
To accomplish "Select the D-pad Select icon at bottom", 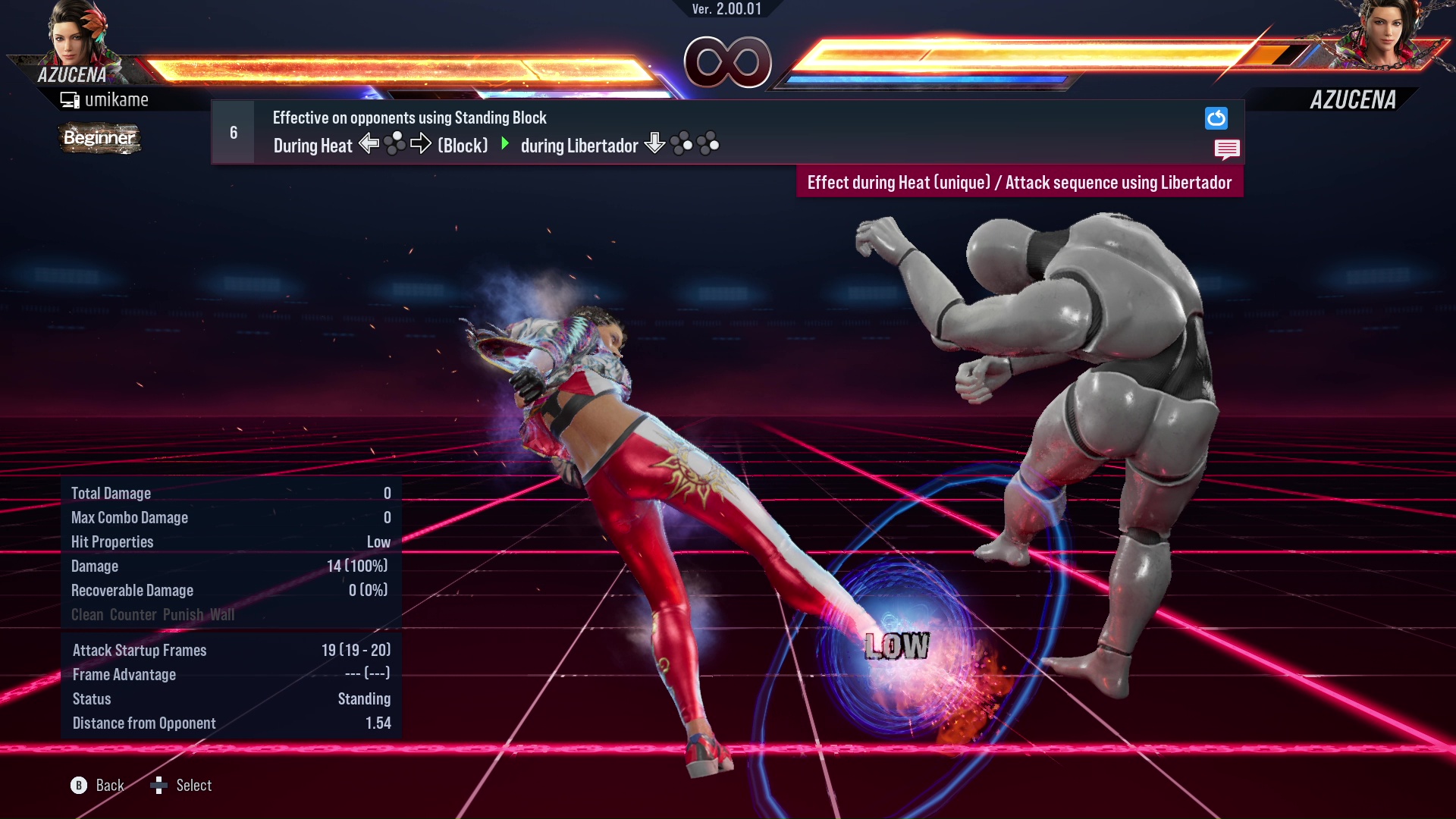I will point(160,785).
